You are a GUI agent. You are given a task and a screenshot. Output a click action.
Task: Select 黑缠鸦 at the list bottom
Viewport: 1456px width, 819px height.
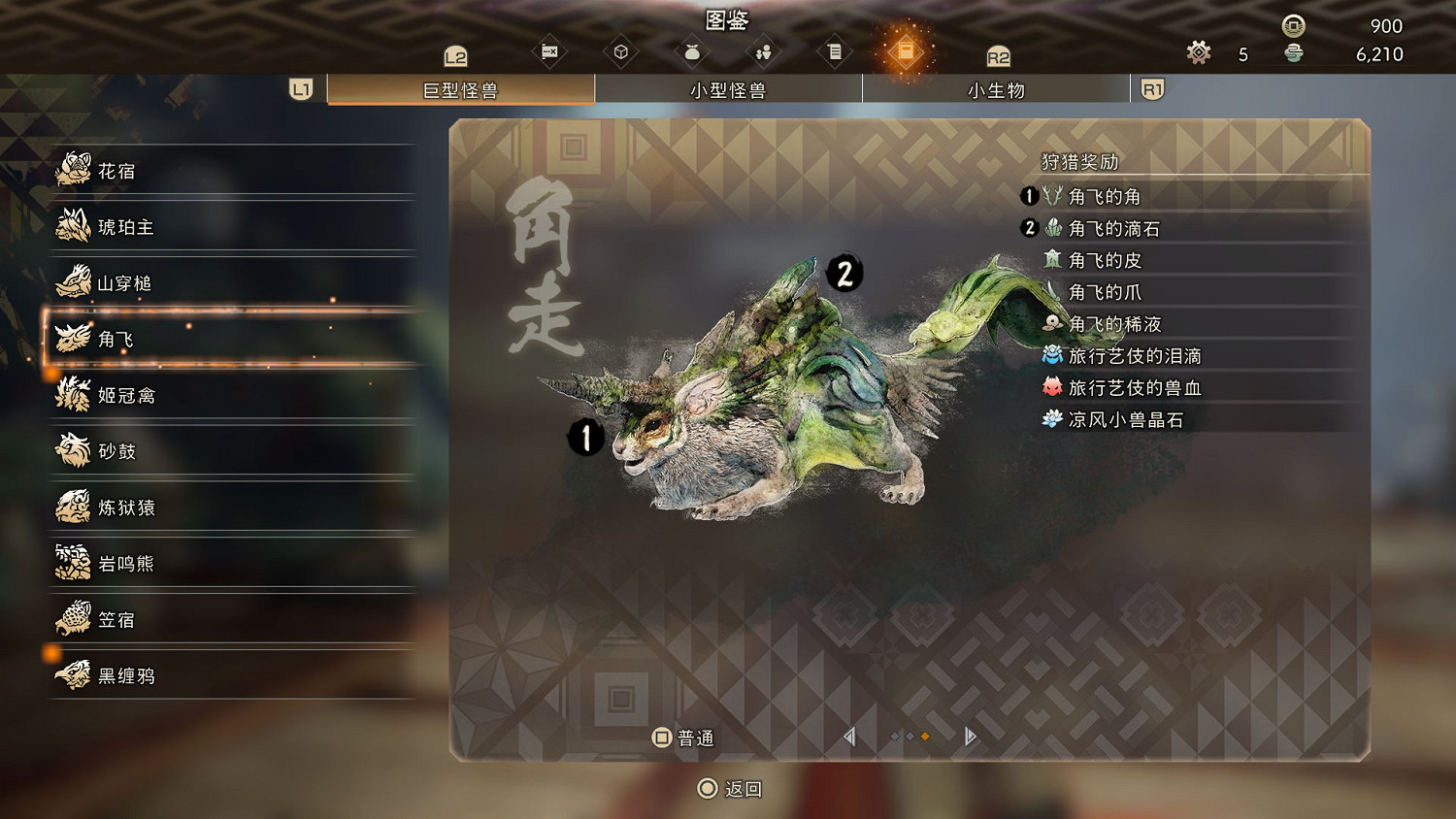tap(233, 675)
